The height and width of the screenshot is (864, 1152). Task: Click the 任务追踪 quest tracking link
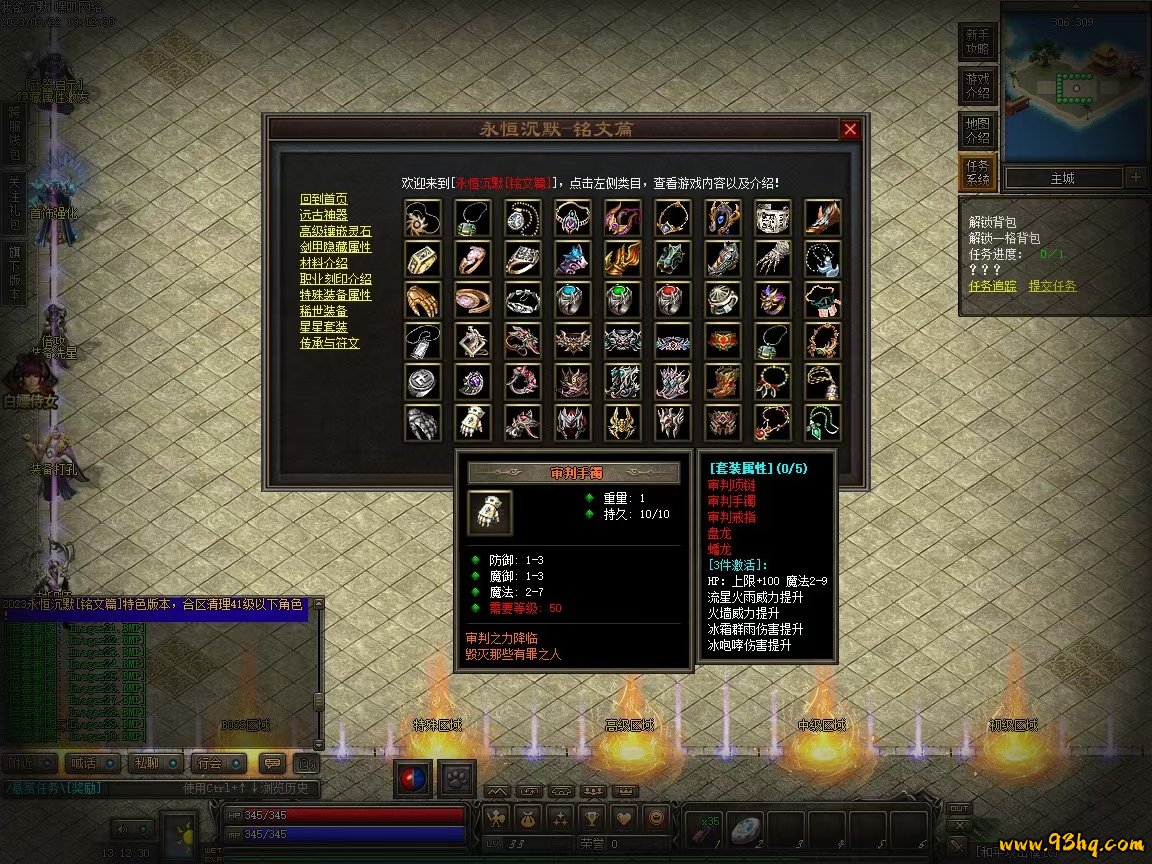coord(993,286)
